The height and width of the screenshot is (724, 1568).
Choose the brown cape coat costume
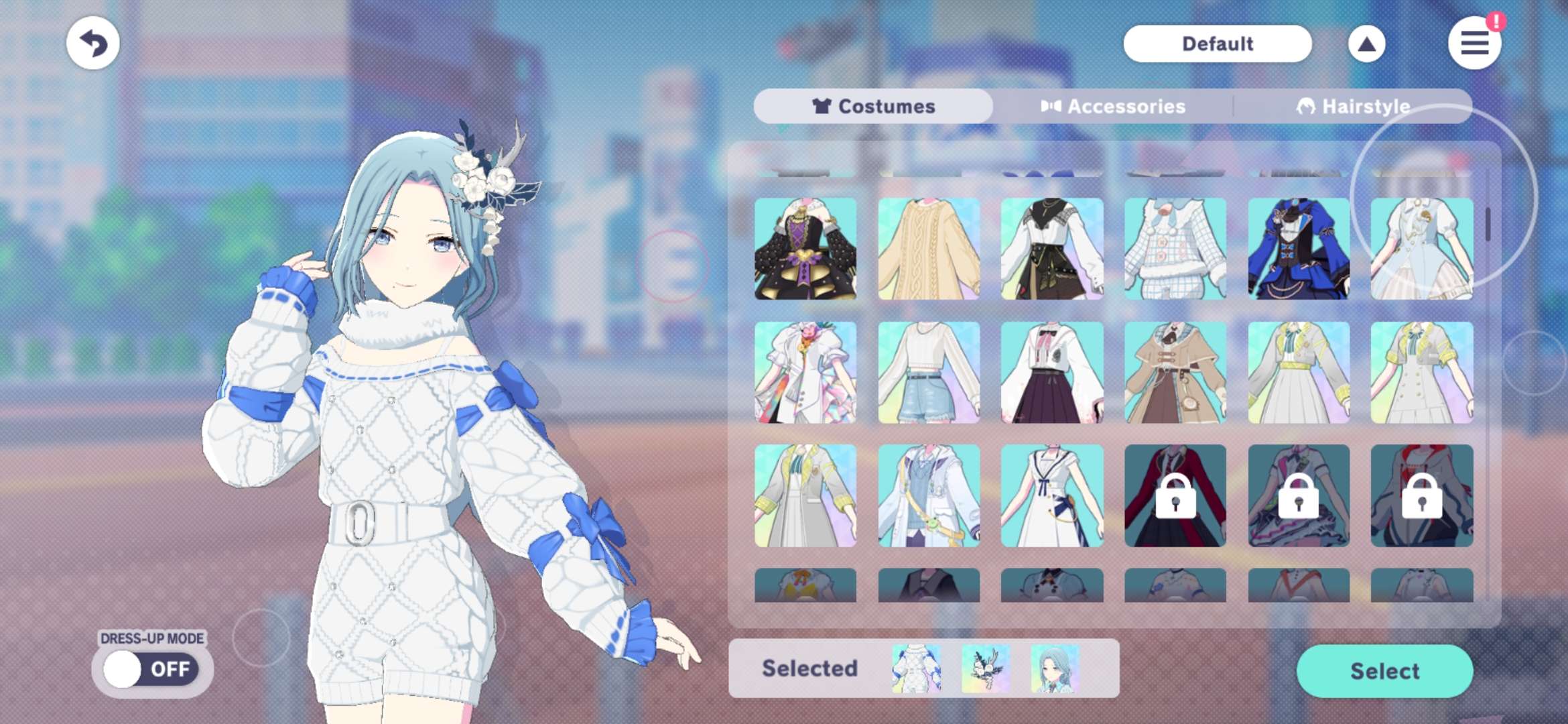(x=1175, y=373)
